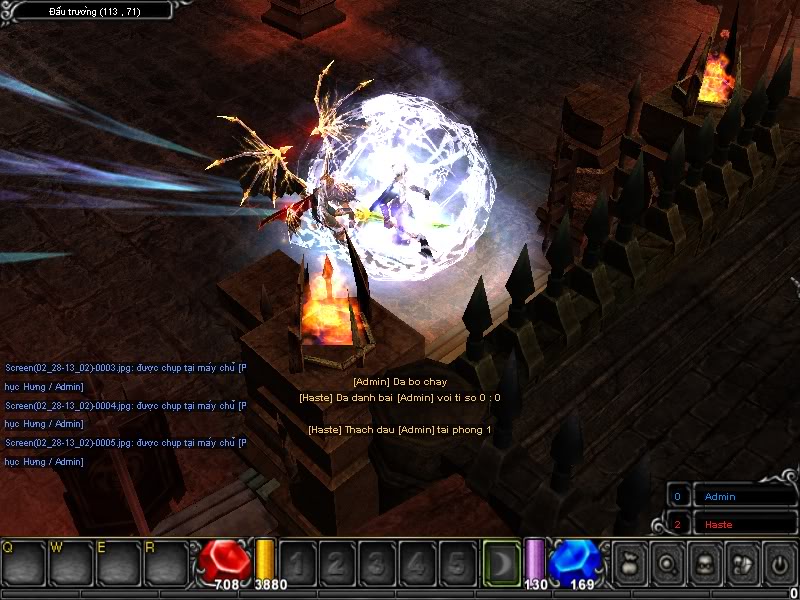
Task: Choose skill slot number 3
Action: click(377, 563)
